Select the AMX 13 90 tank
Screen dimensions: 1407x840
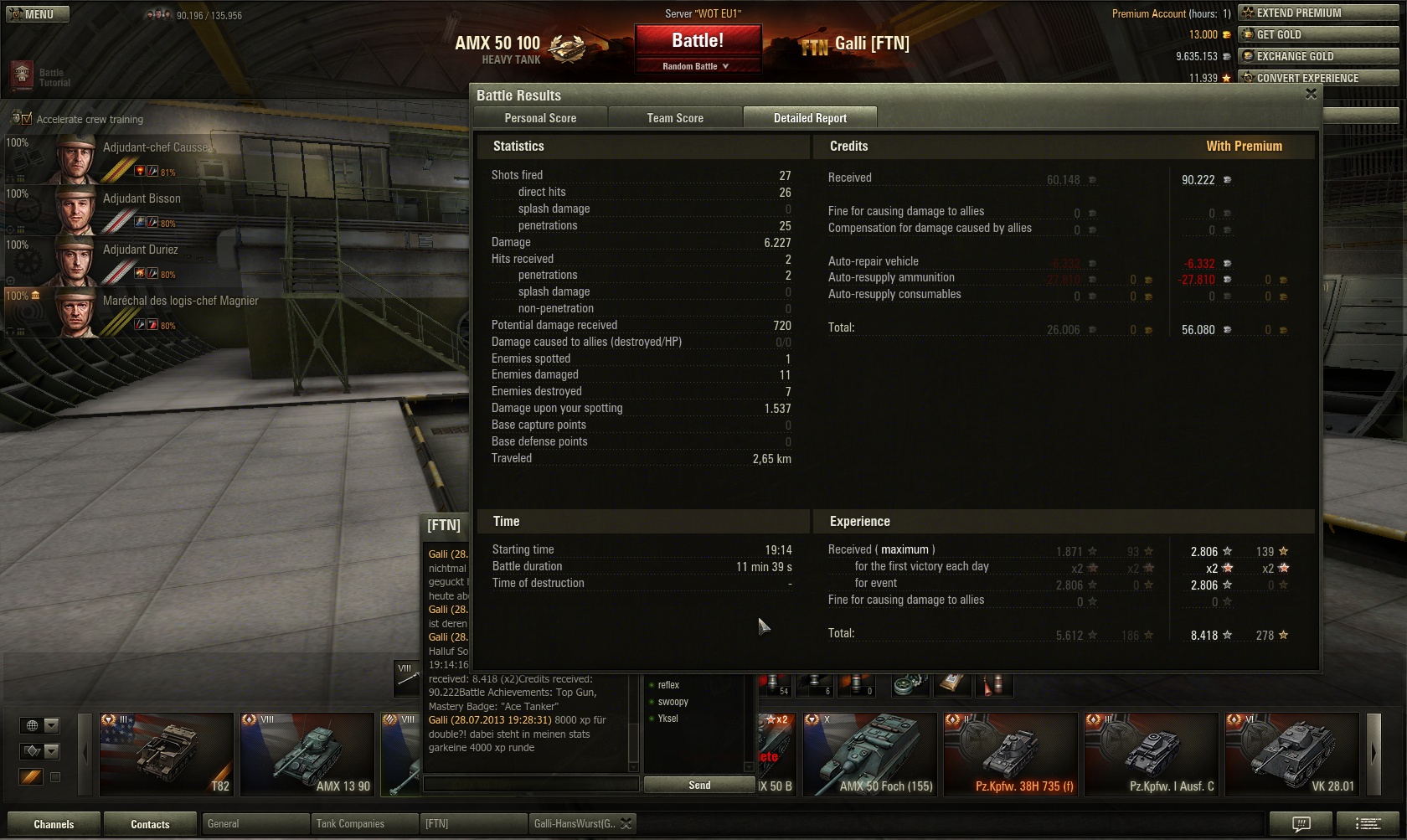[x=307, y=754]
